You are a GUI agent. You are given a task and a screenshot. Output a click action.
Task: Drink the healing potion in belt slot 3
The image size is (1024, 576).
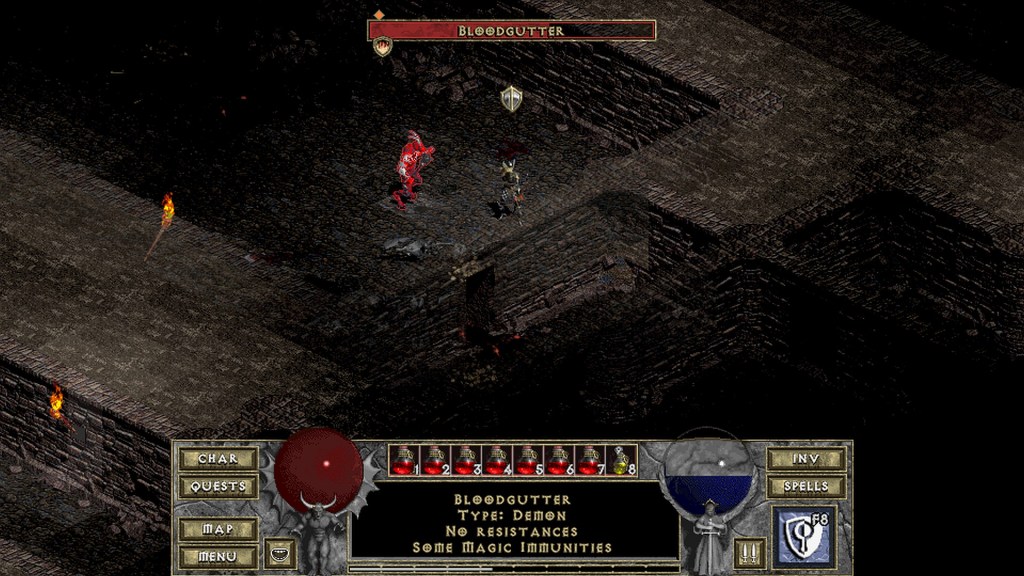click(463, 460)
